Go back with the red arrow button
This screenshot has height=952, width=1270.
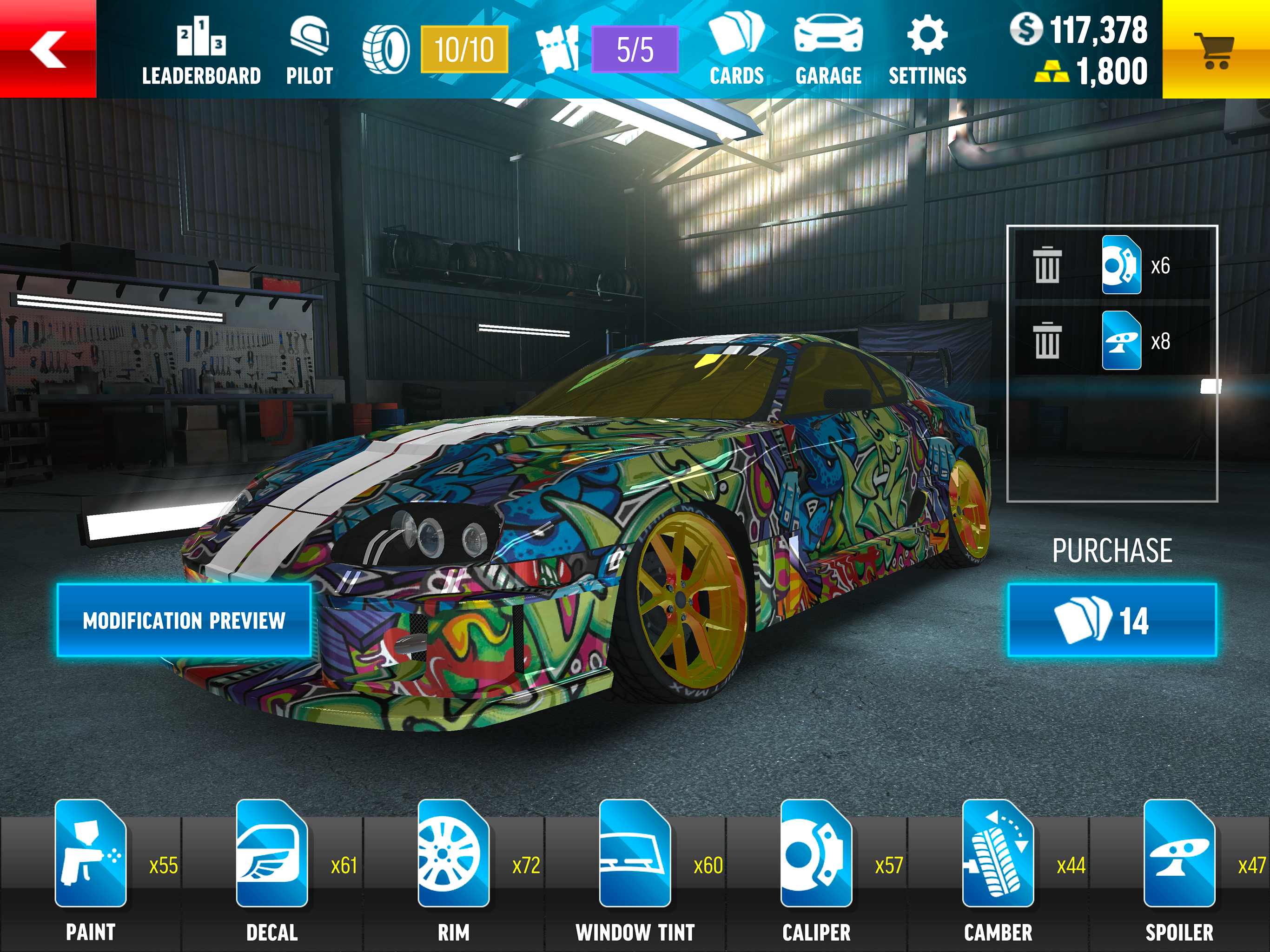click(48, 49)
